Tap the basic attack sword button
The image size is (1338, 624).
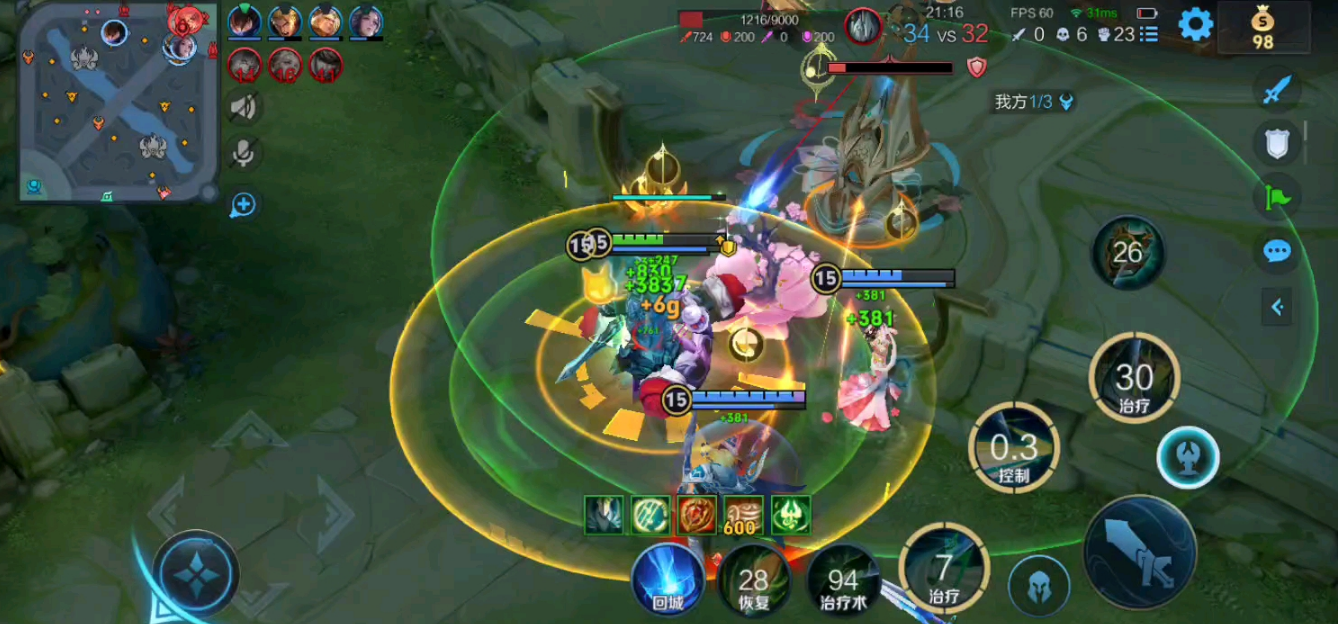tap(1140, 551)
